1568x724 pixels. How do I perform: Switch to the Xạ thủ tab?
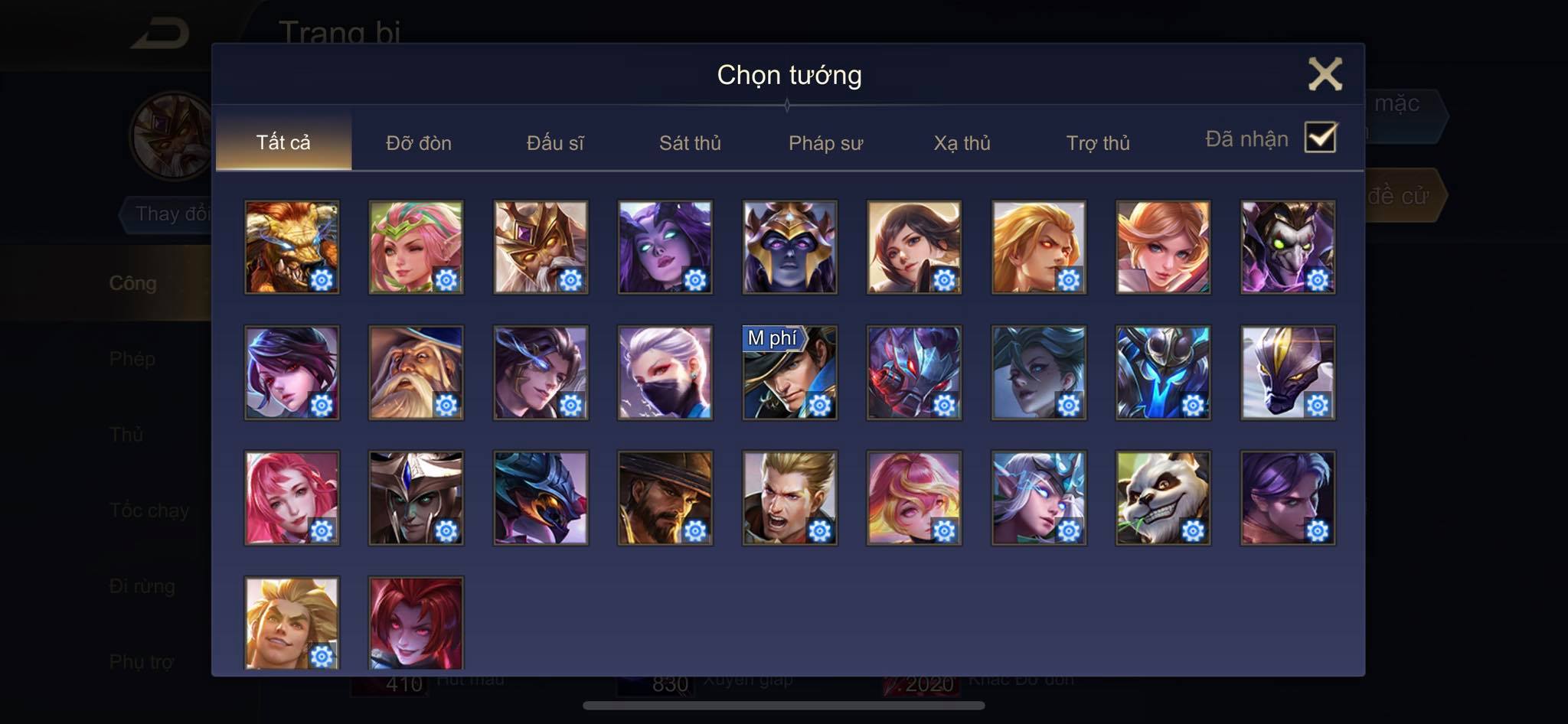coord(962,143)
